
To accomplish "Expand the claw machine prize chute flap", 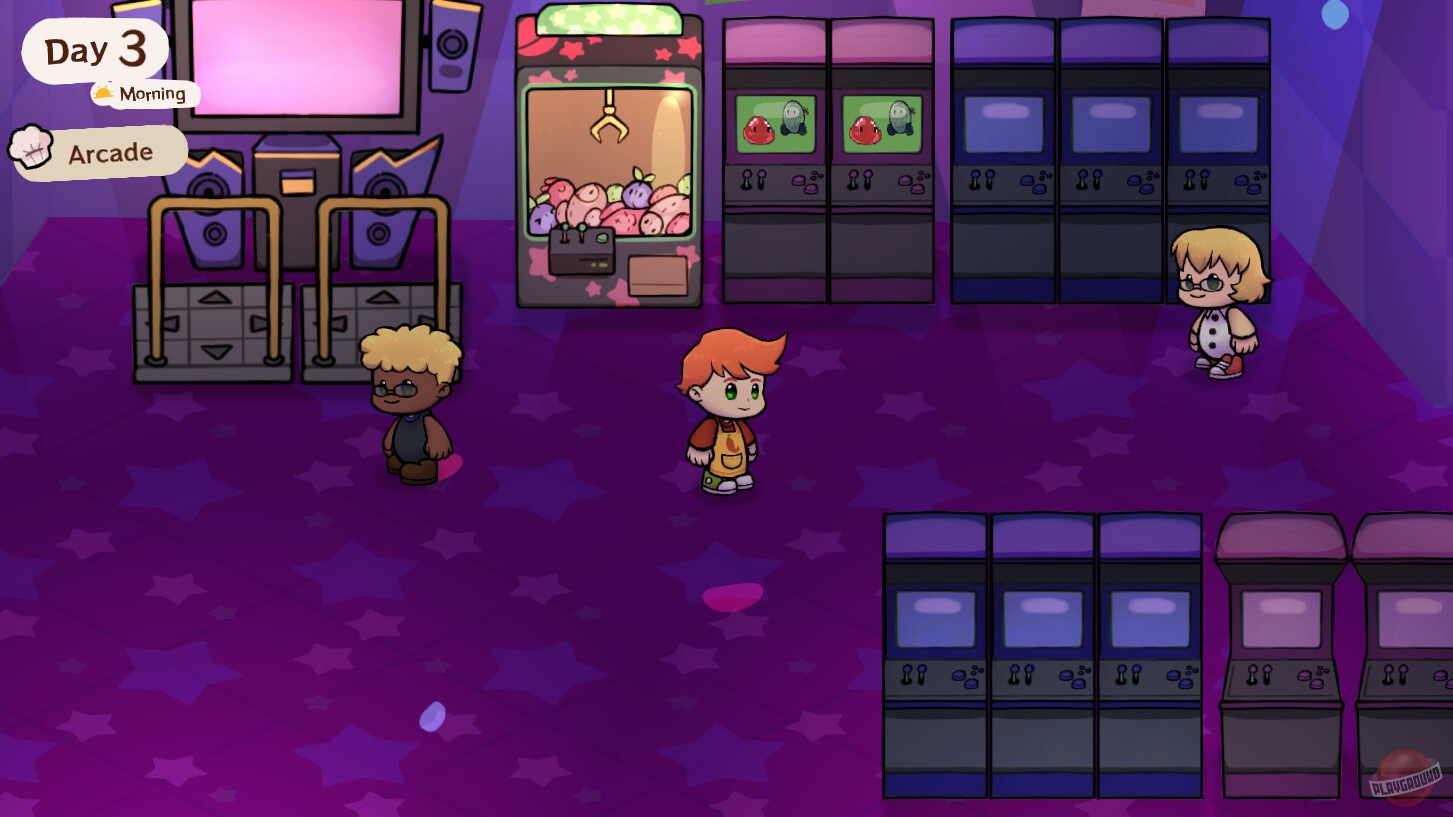I will 658,275.
